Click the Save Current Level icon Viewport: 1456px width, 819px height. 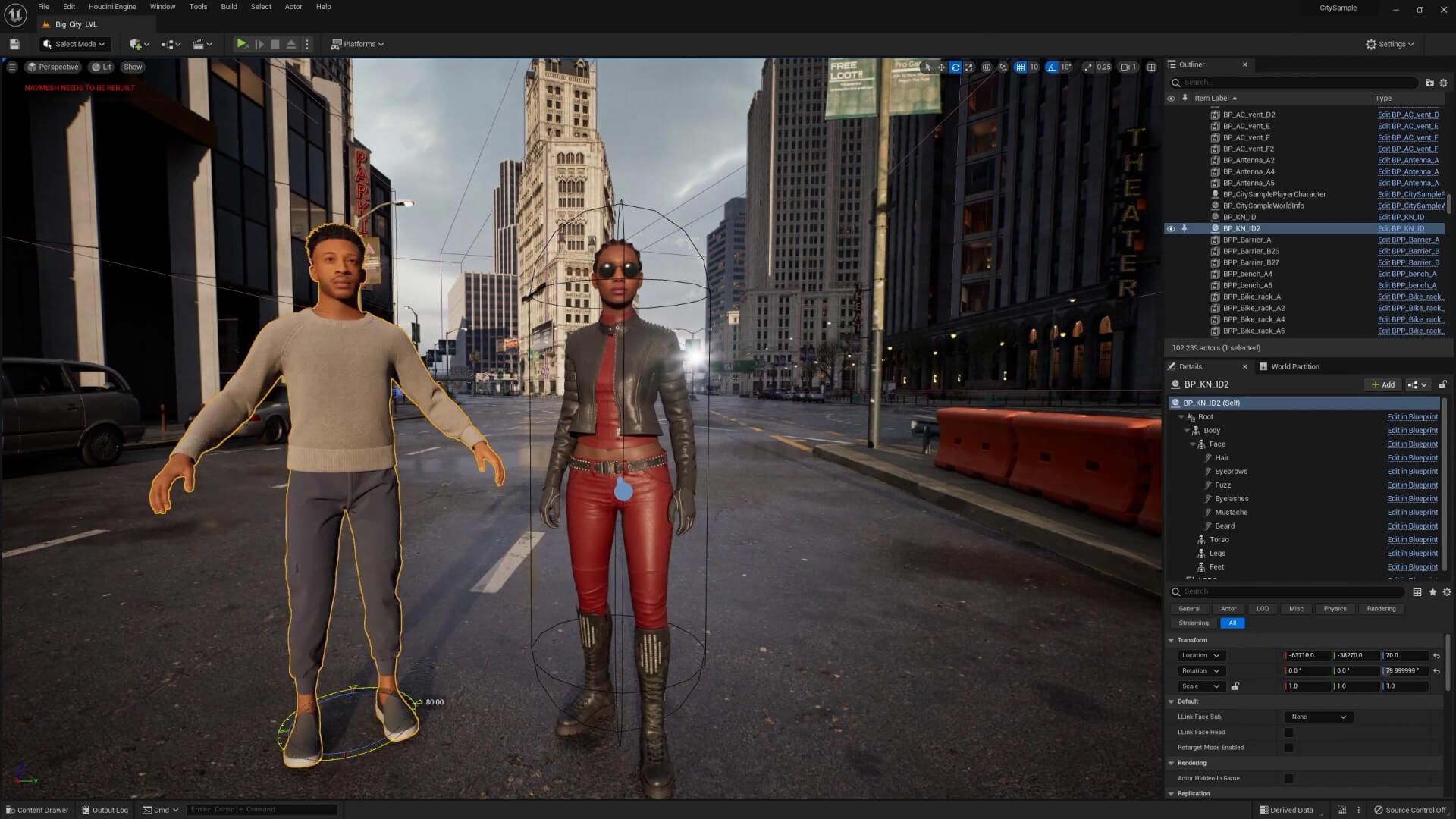[14, 43]
